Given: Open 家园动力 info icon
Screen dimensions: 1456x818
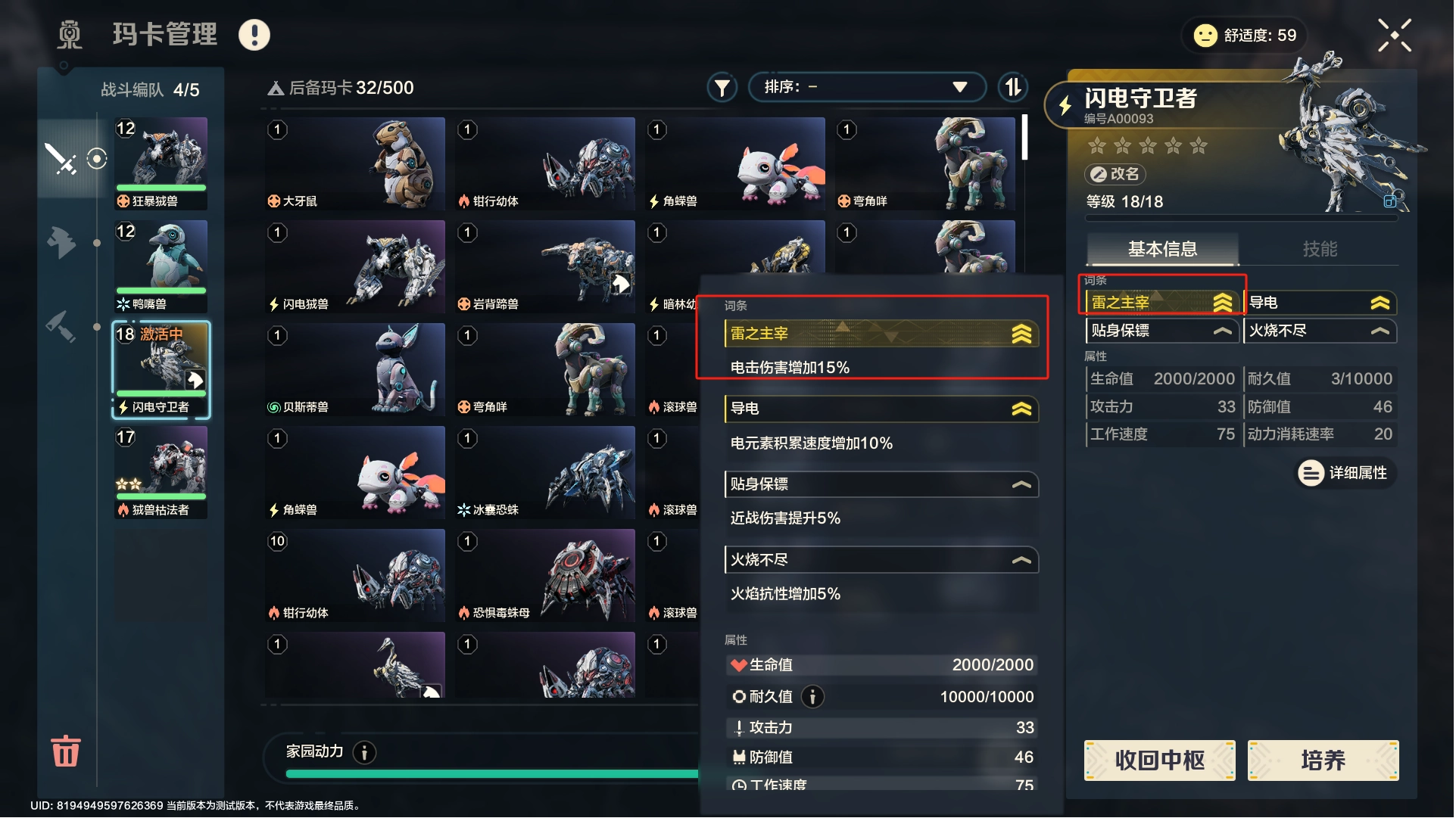Looking at the screenshot, I should [x=364, y=752].
